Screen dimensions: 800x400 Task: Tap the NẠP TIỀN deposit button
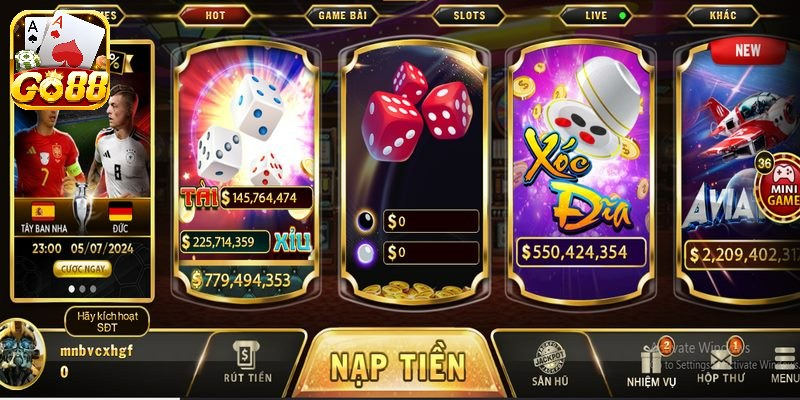[398, 364]
